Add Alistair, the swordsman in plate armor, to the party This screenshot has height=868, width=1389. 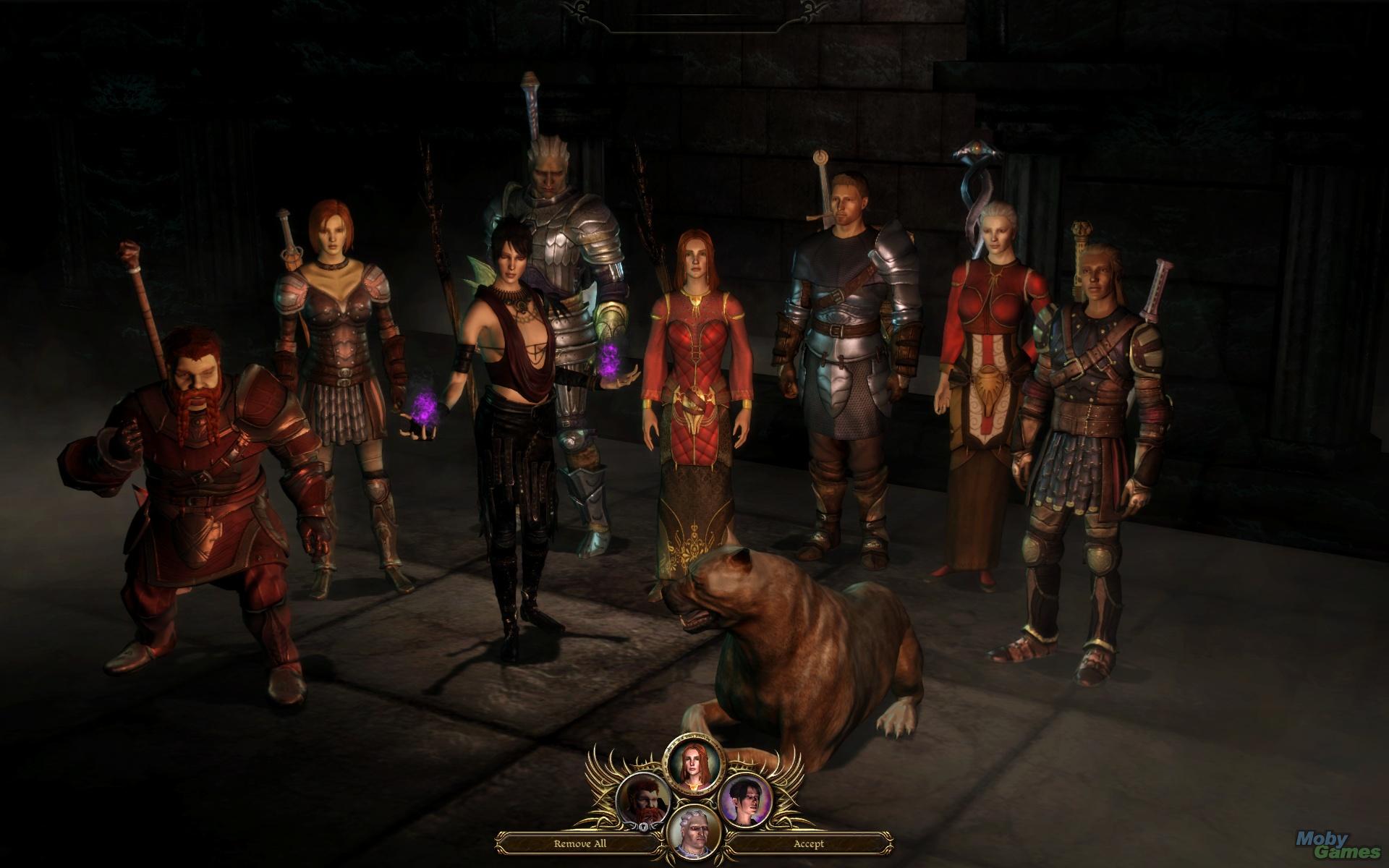pos(844,340)
